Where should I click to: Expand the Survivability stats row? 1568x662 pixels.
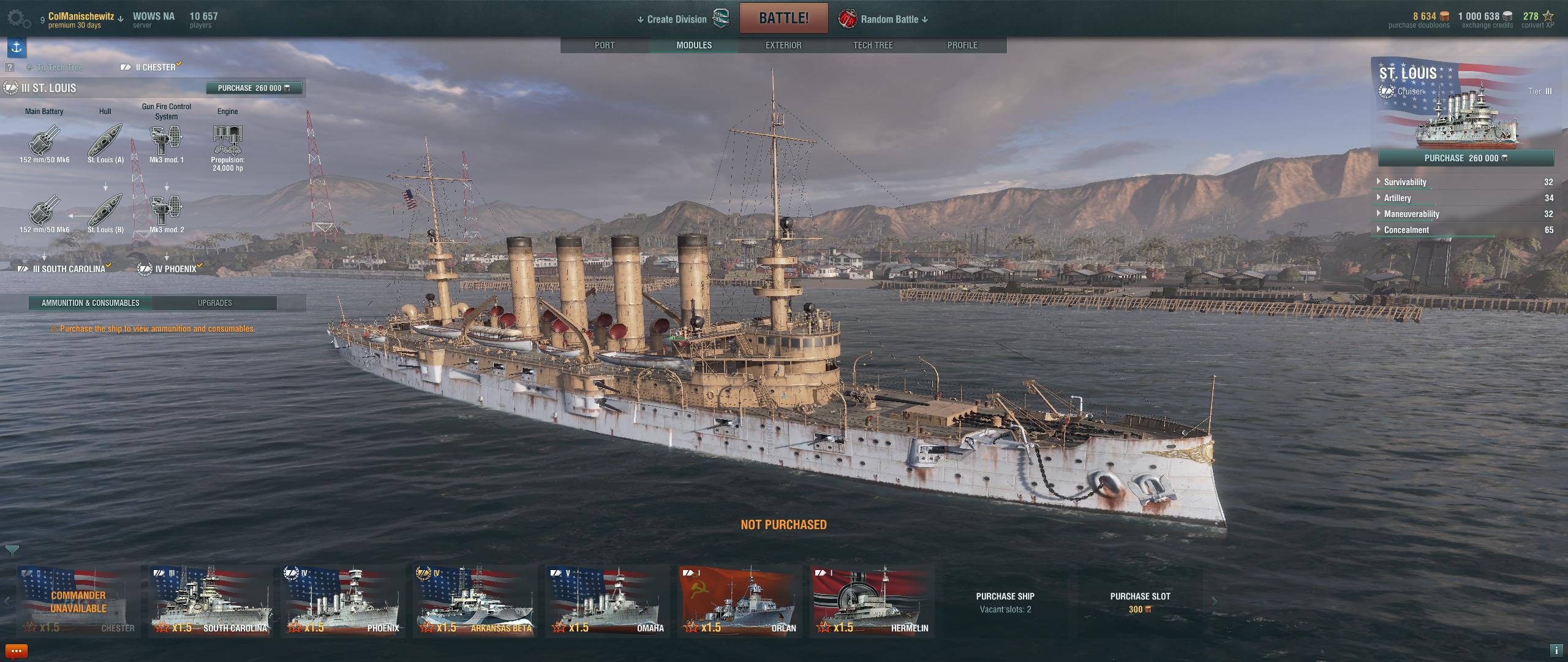pos(1405,182)
